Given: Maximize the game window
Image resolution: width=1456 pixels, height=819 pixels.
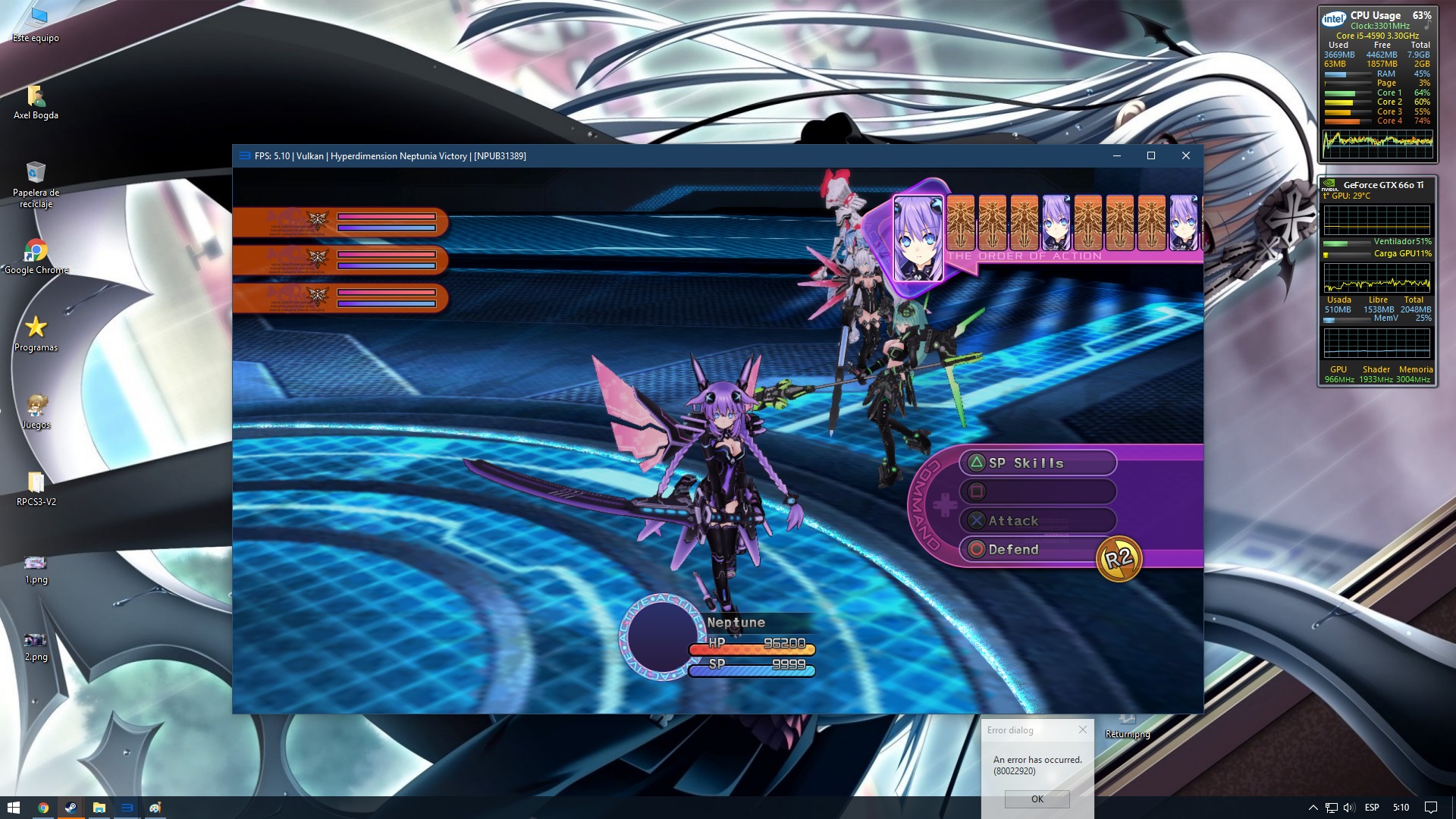Looking at the screenshot, I should coord(1151,155).
